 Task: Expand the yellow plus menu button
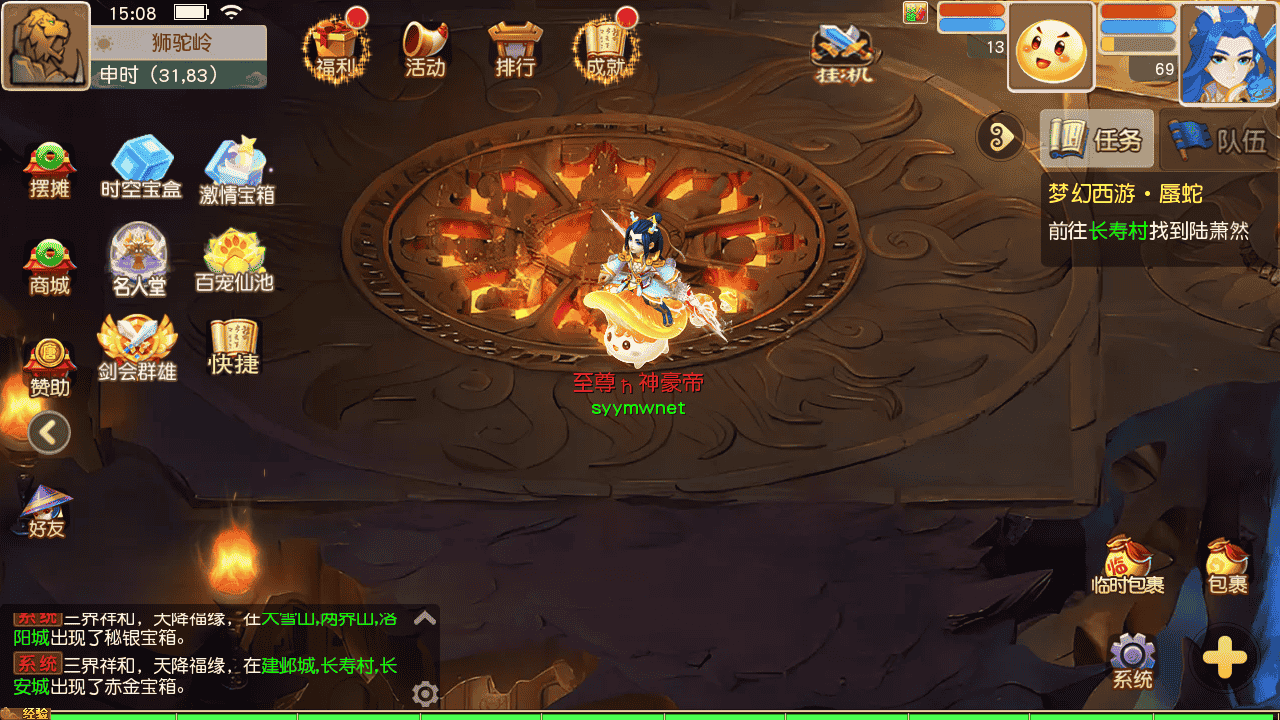click(1225, 658)
